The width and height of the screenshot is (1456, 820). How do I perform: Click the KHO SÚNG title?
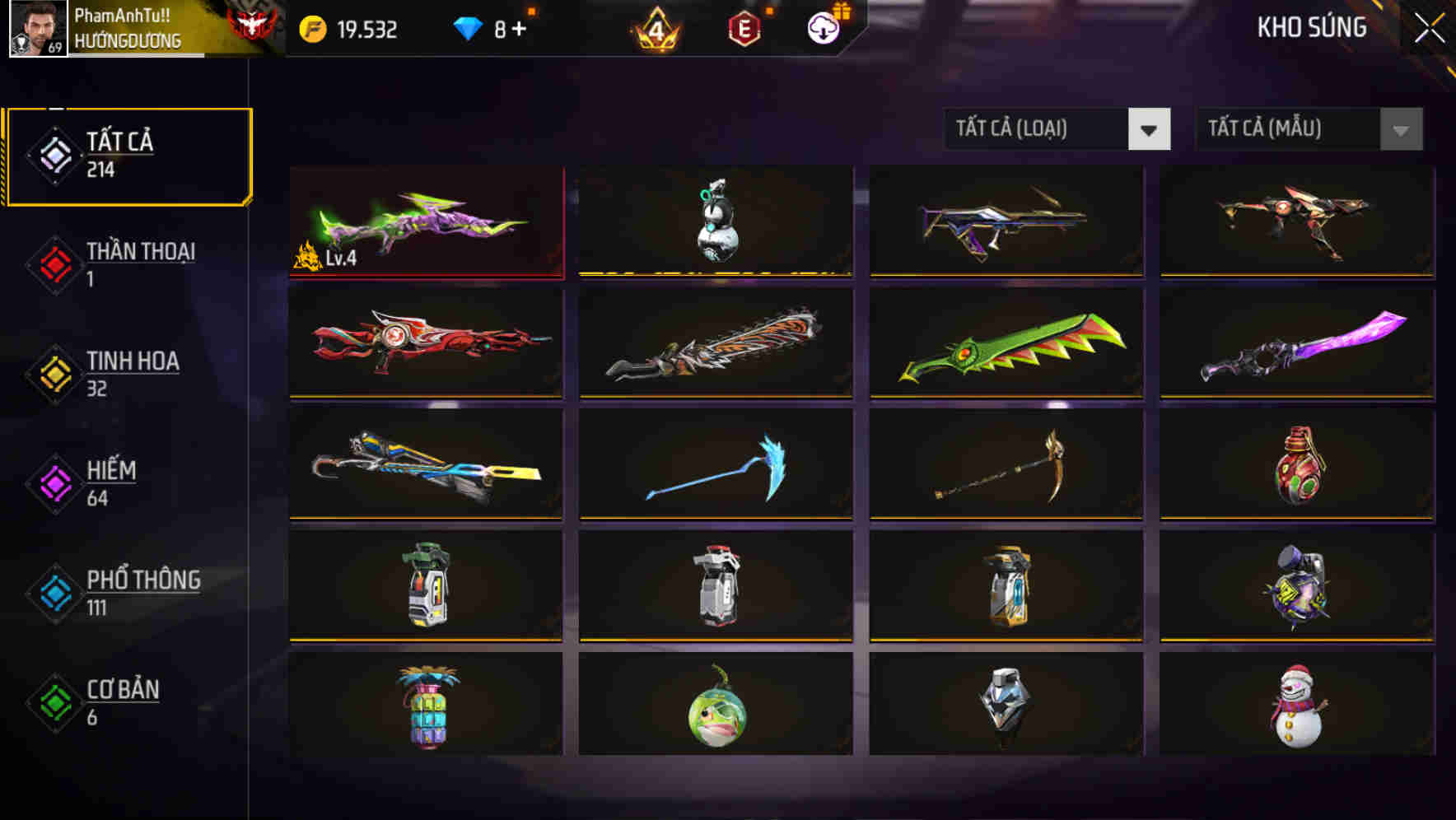[x=1311, y=27]
